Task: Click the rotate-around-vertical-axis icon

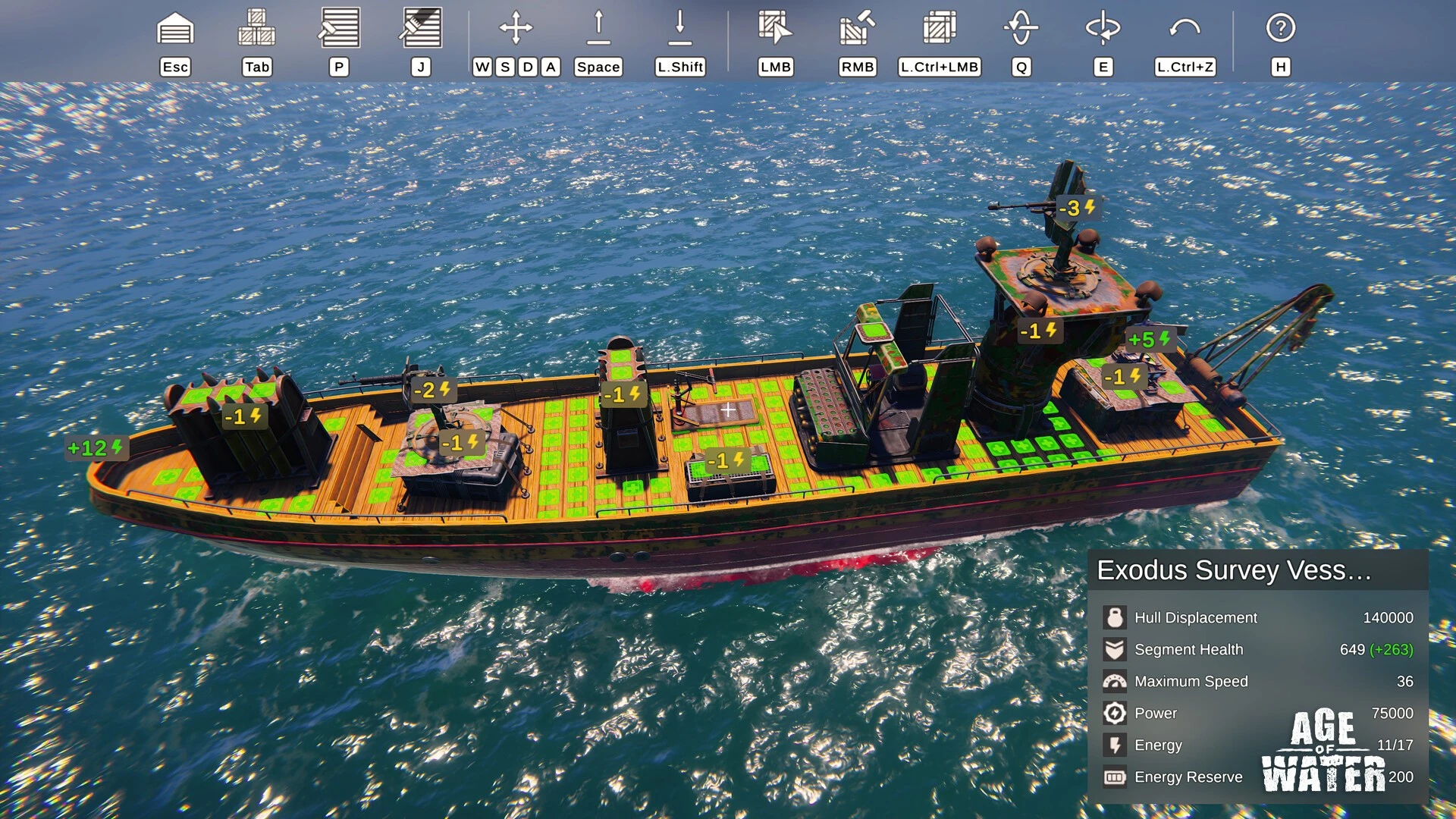Action: [1103, 29]
